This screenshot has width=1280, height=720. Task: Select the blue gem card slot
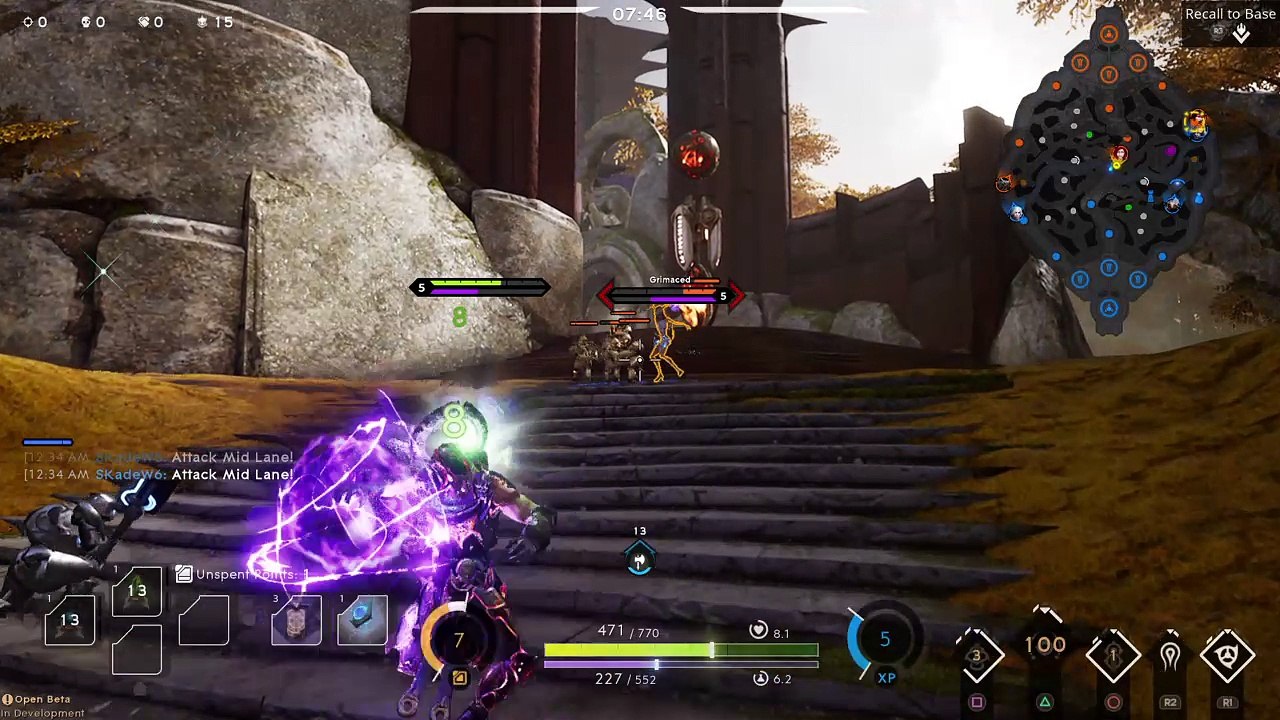coord(362,620)
